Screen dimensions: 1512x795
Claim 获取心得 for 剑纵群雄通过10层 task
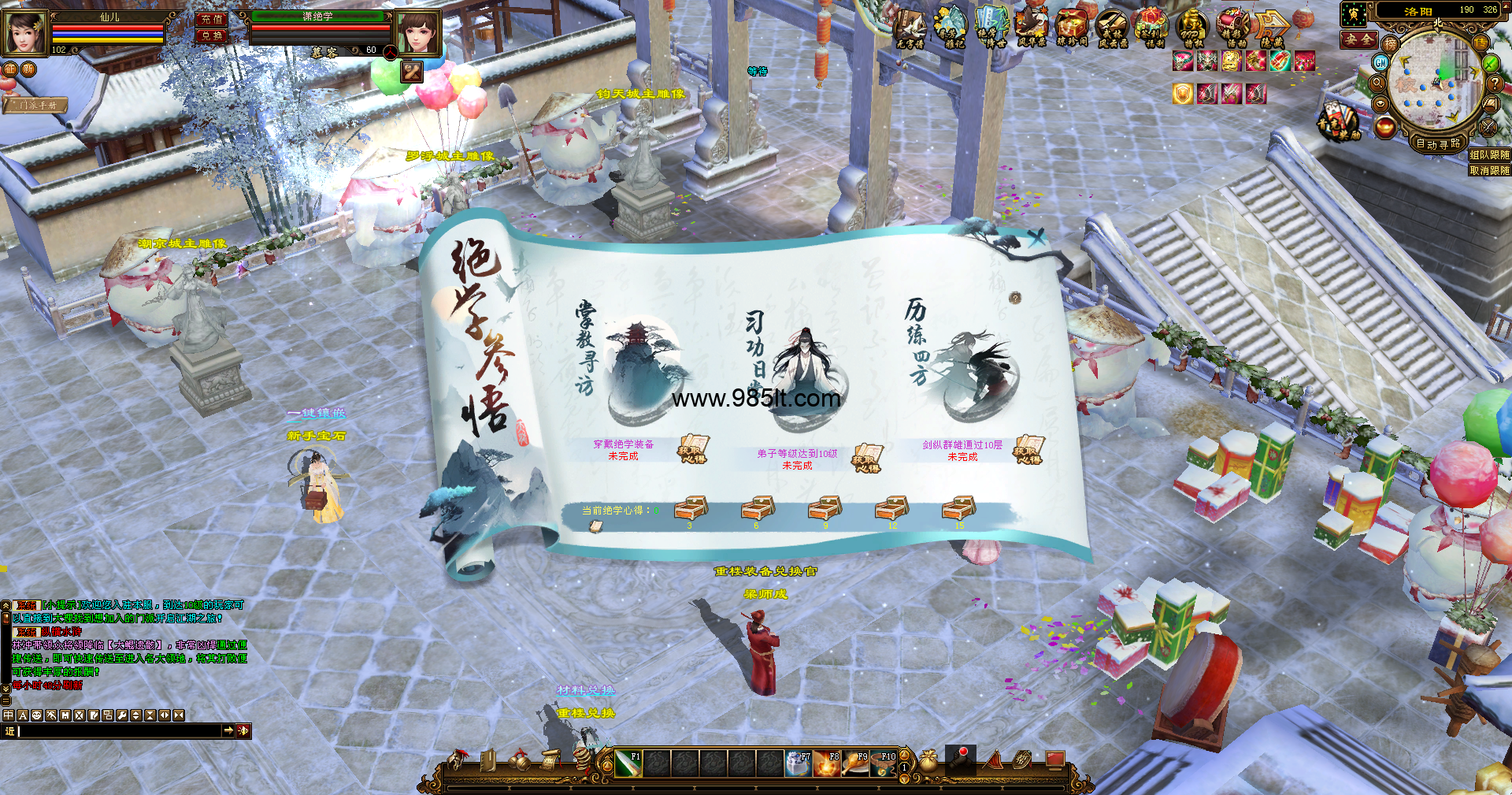click(1028, 449)
